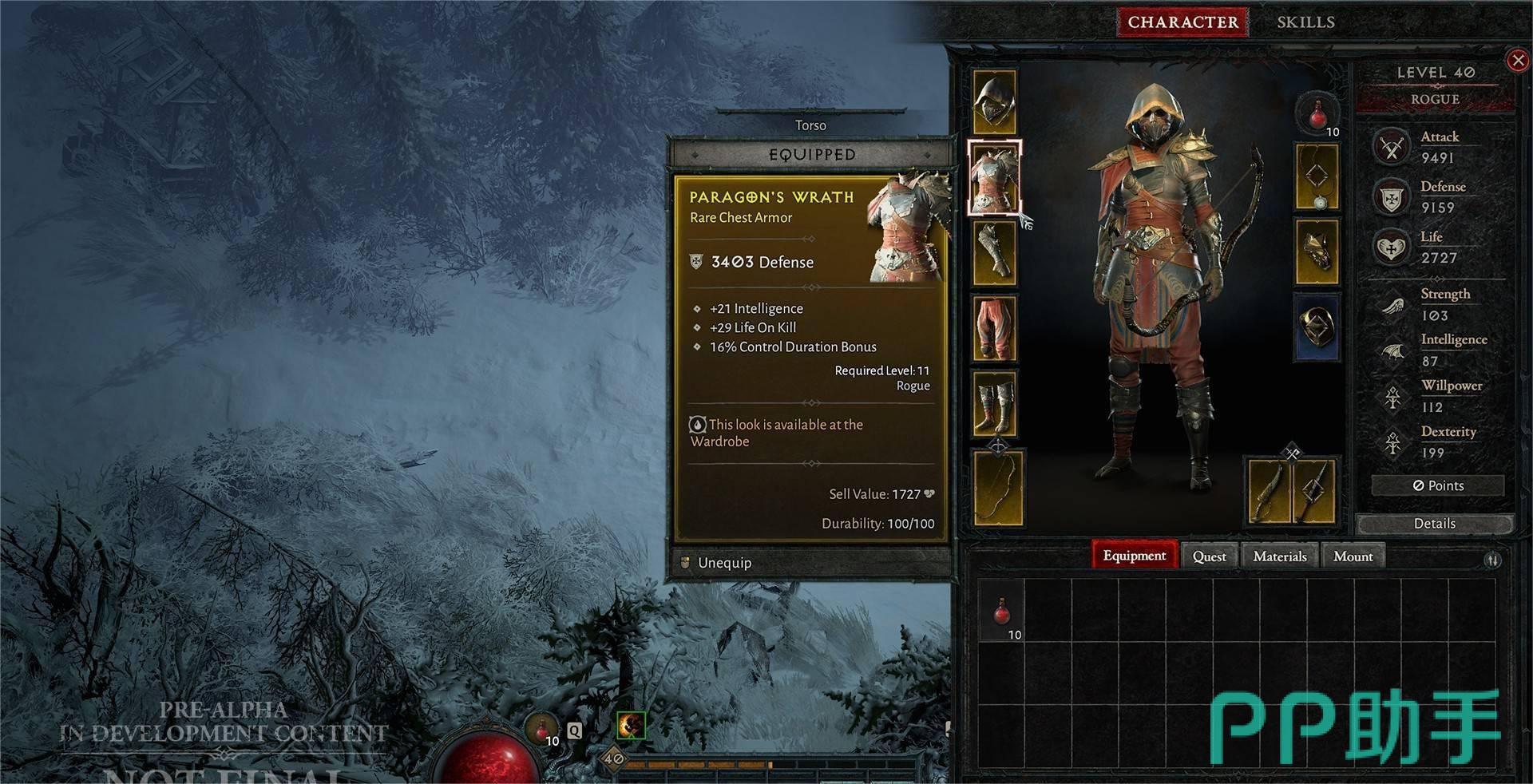Select the hooded helm equipment slot

994,101
